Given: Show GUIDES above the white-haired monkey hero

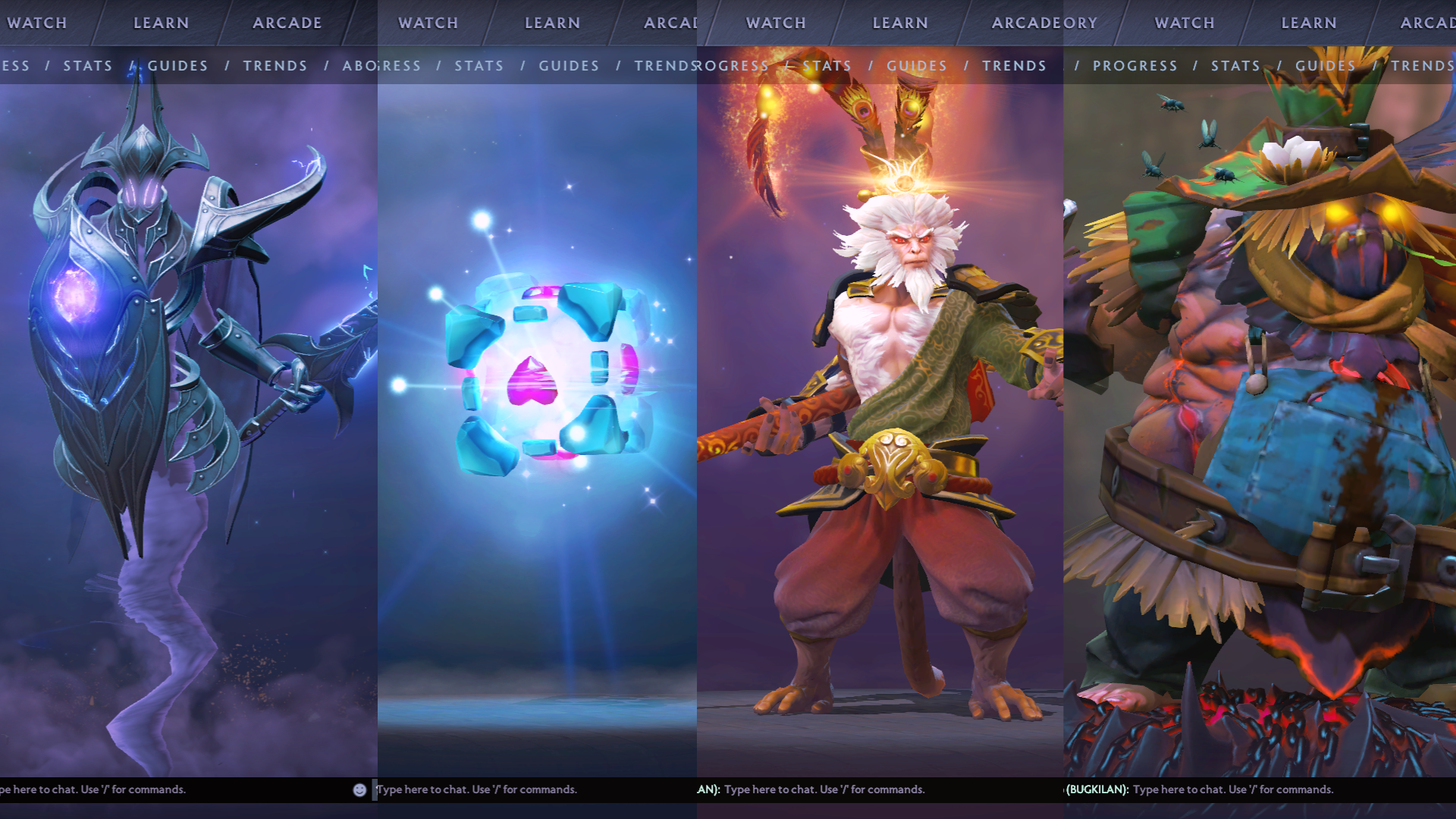Looking at the screenshot, I should [x=916, y=66].
